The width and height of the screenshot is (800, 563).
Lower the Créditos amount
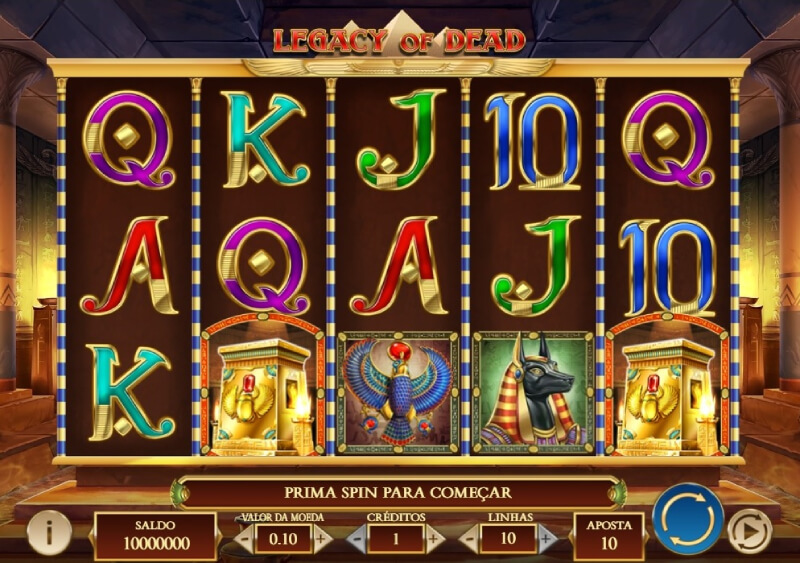(x=354, y=538)
